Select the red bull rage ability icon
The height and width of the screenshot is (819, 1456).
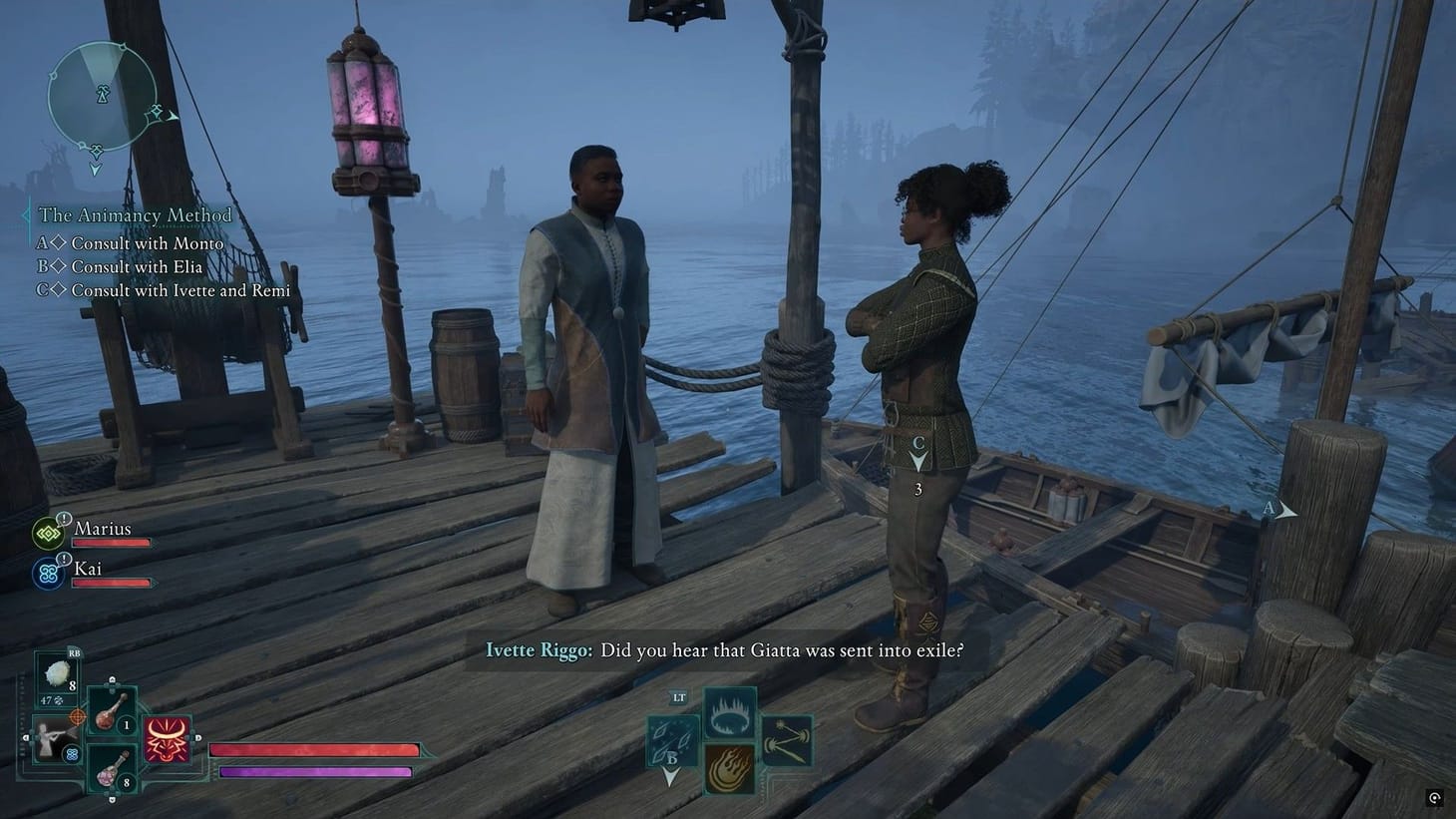click(167, 739)
